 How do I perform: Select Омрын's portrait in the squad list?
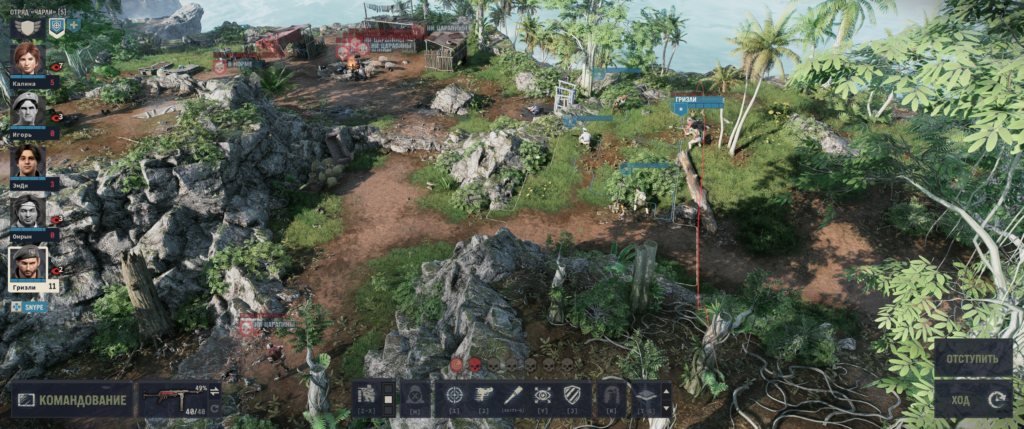pos(27,211)
